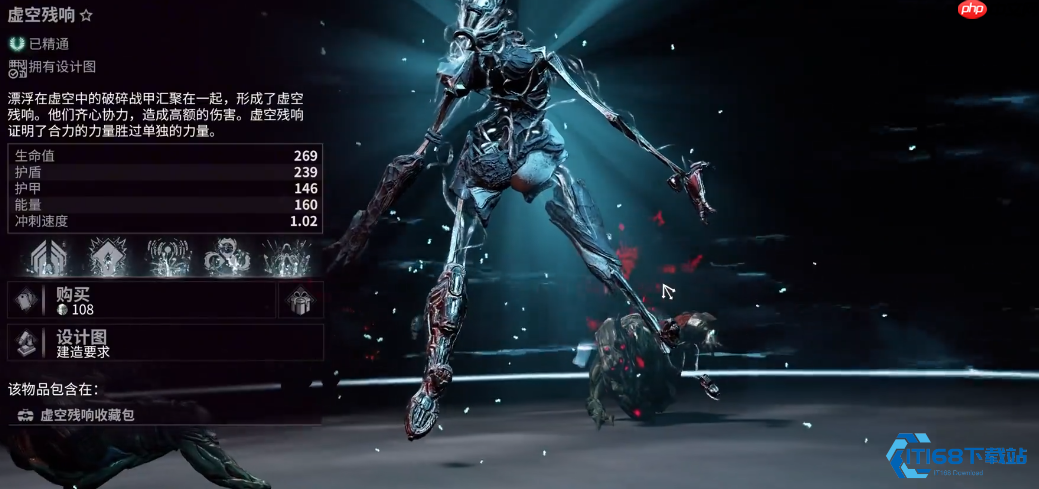Show the spiky diamond ability icon
Screen dimensions: 1039x489
point(107,257)
